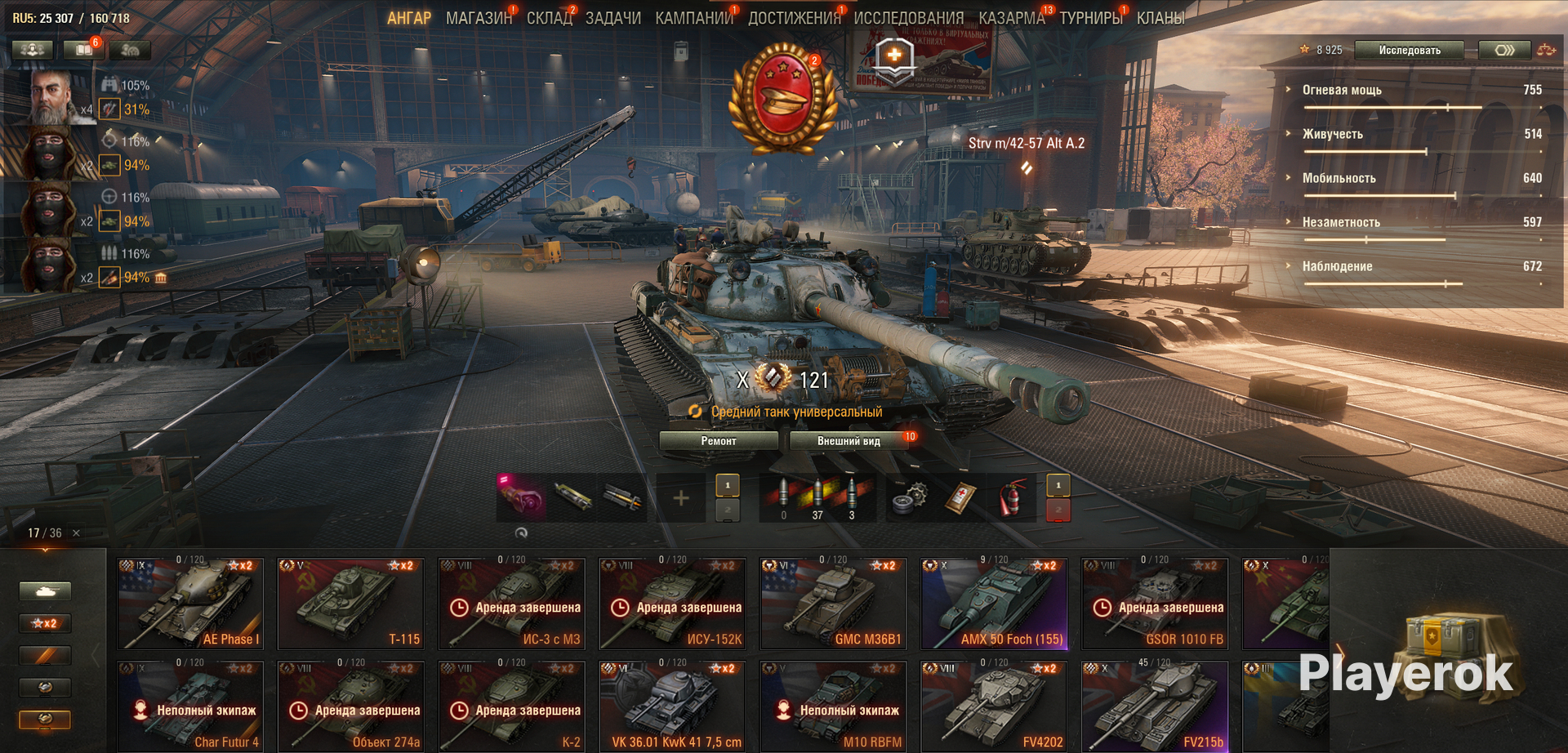
Task: Select the fire extinguisher consumable slot
Action: (1011, 497)
